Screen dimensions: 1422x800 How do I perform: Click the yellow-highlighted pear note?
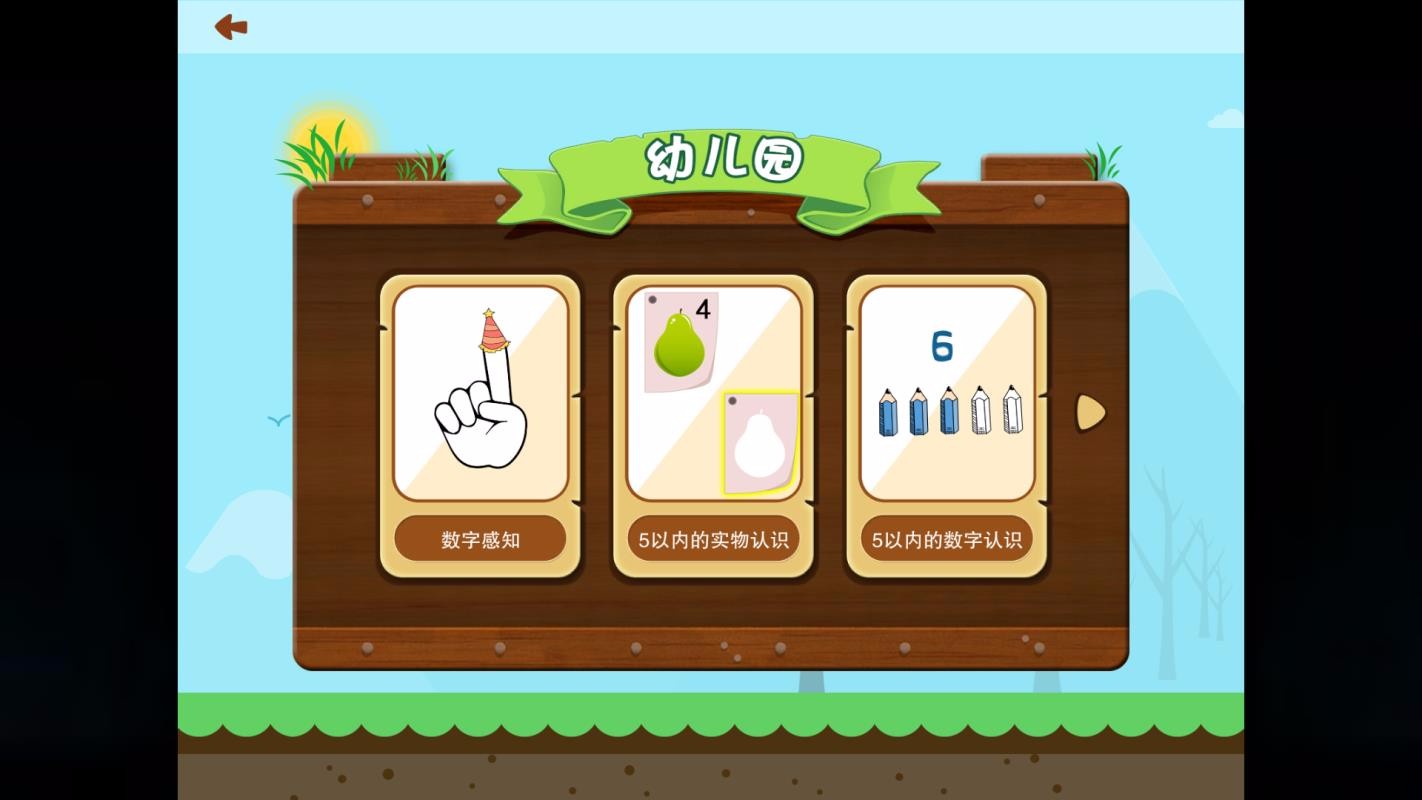click(759, 440)
